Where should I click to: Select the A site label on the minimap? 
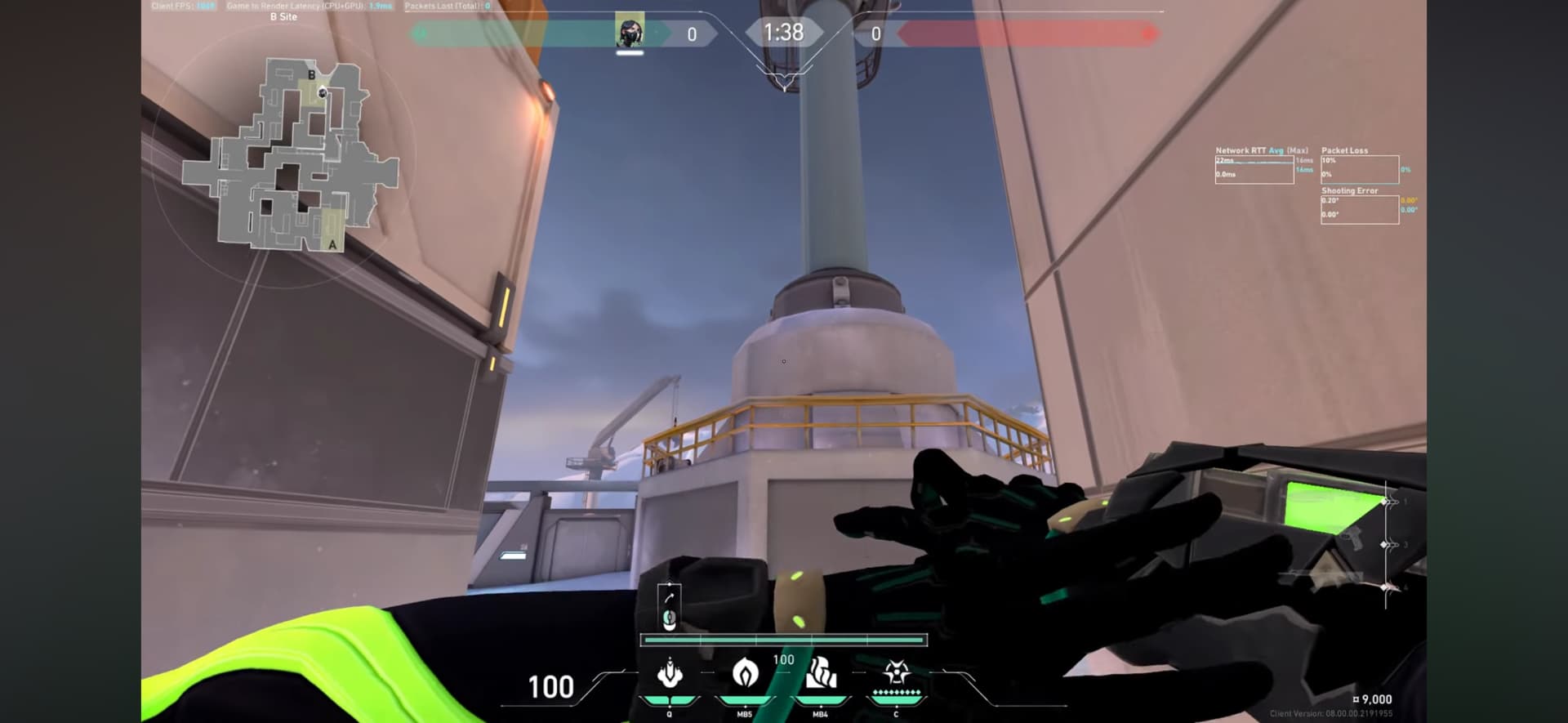tap(332, 244)
